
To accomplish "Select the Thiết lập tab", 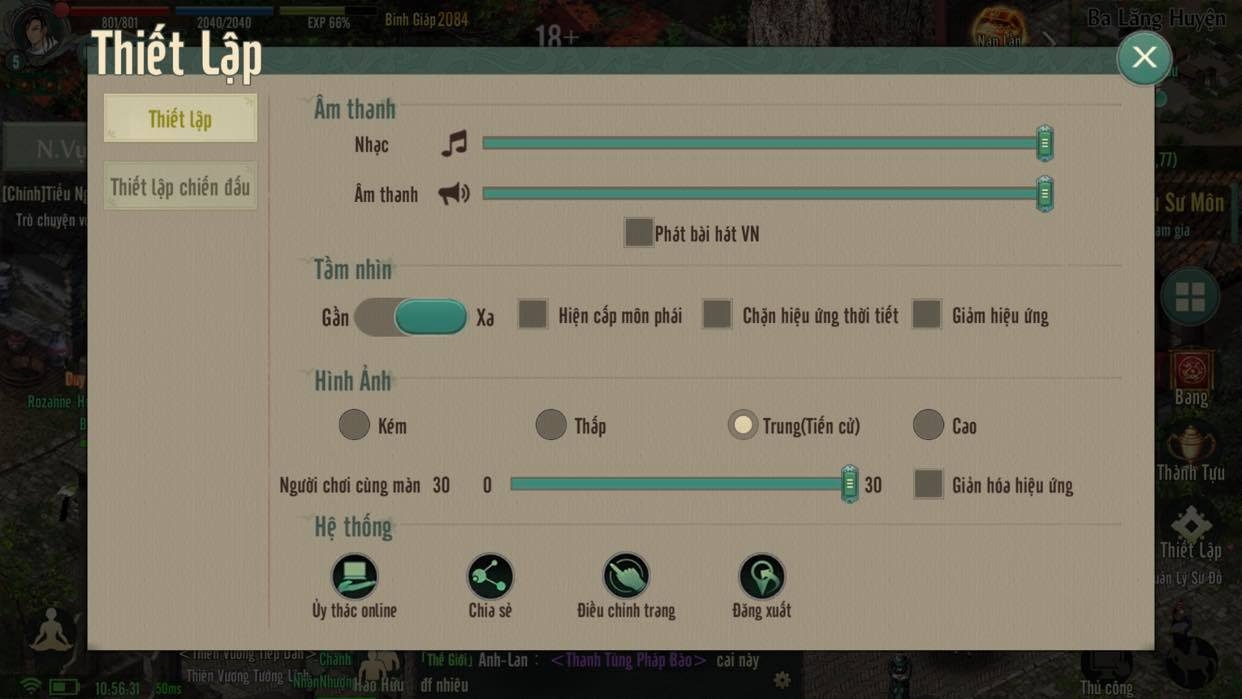I will [180, 119].
